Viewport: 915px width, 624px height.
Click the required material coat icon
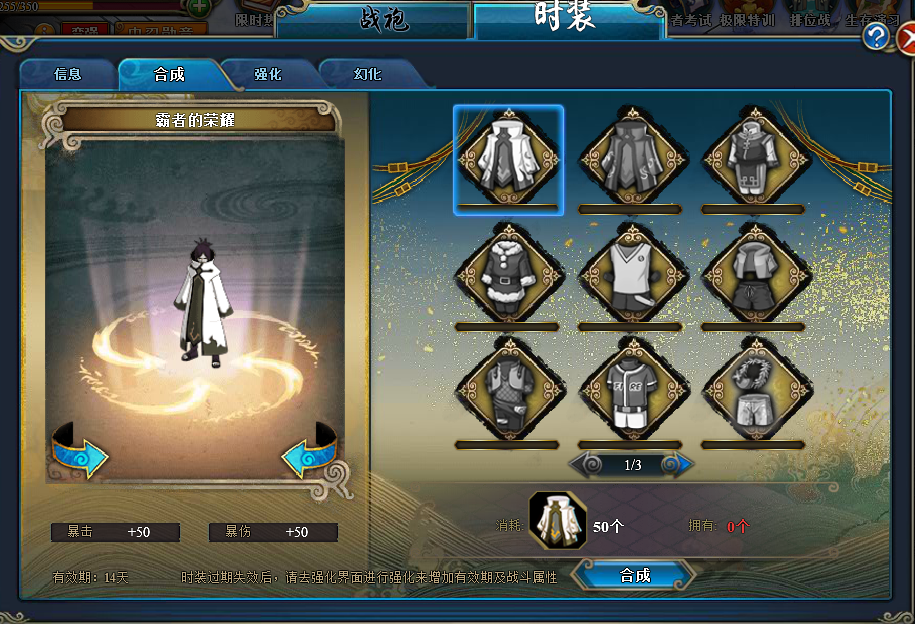(x=557, y=522)
